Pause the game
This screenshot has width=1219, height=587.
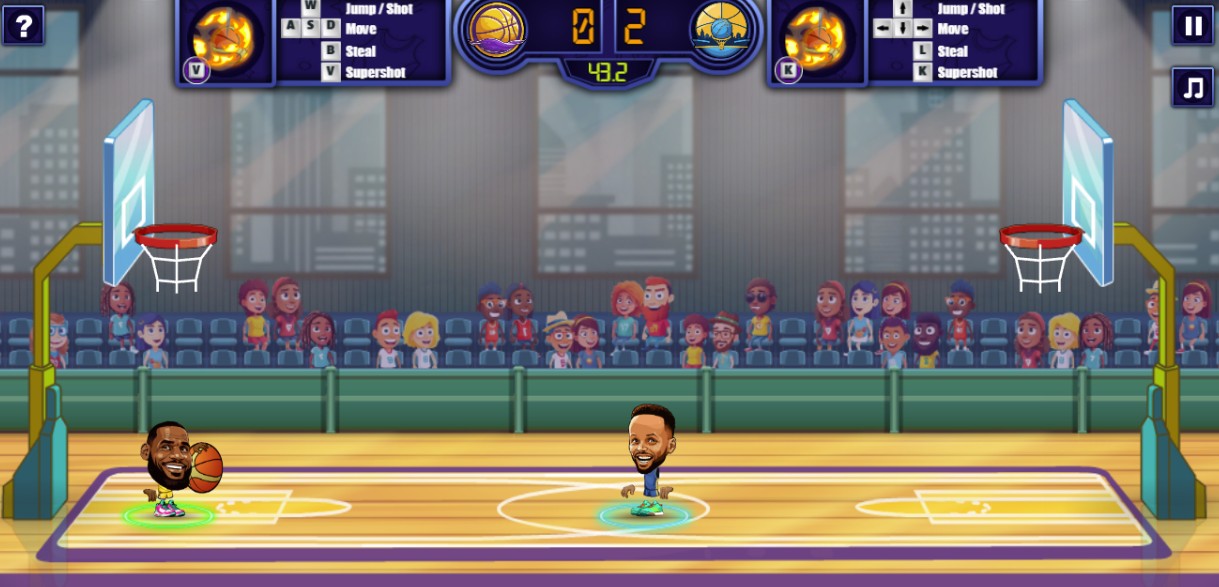pos(1192,25)
